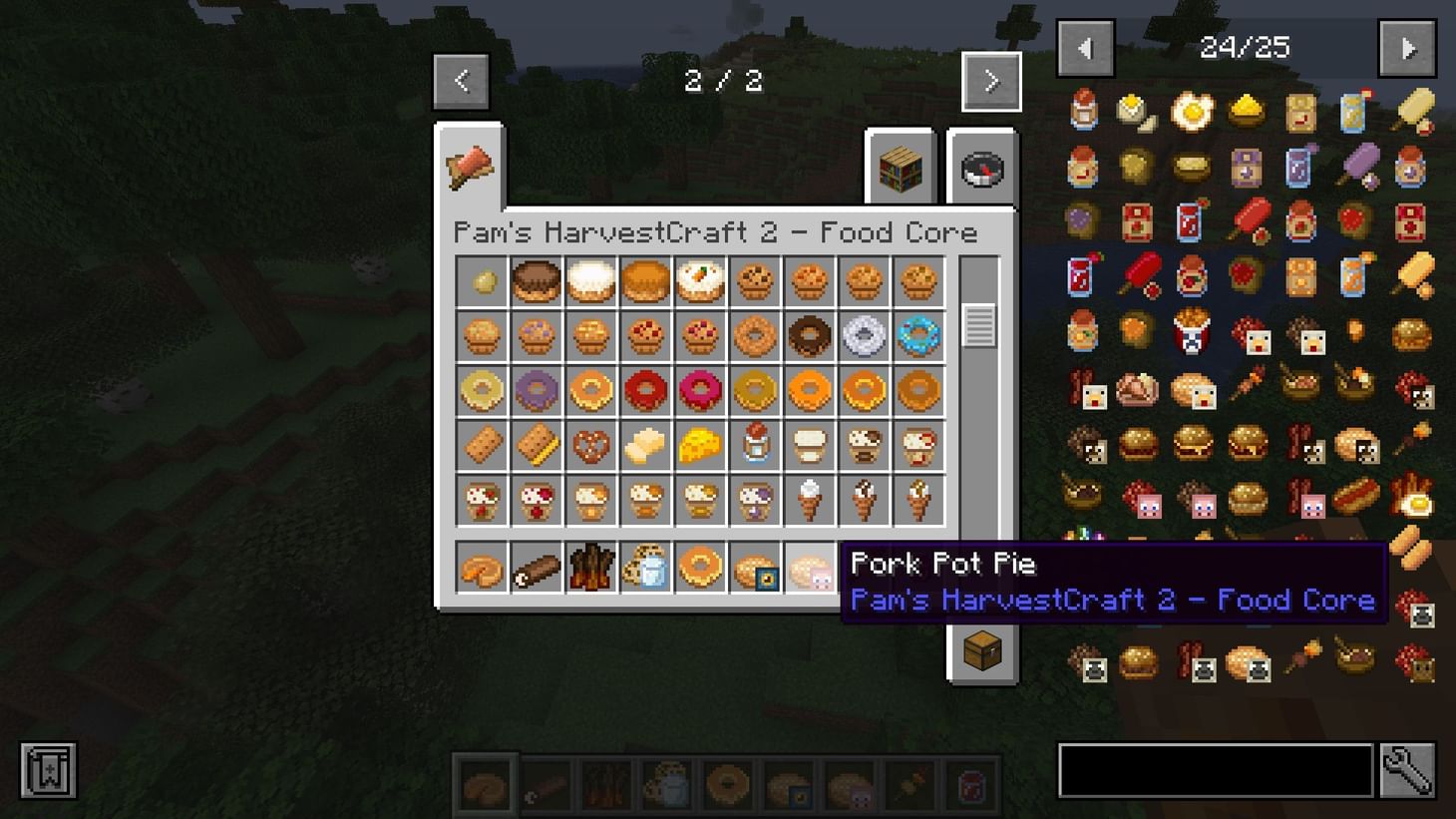Select the cheese wedge item
The height and width of the screenshot is (819, 1456).
coord(700,445)
